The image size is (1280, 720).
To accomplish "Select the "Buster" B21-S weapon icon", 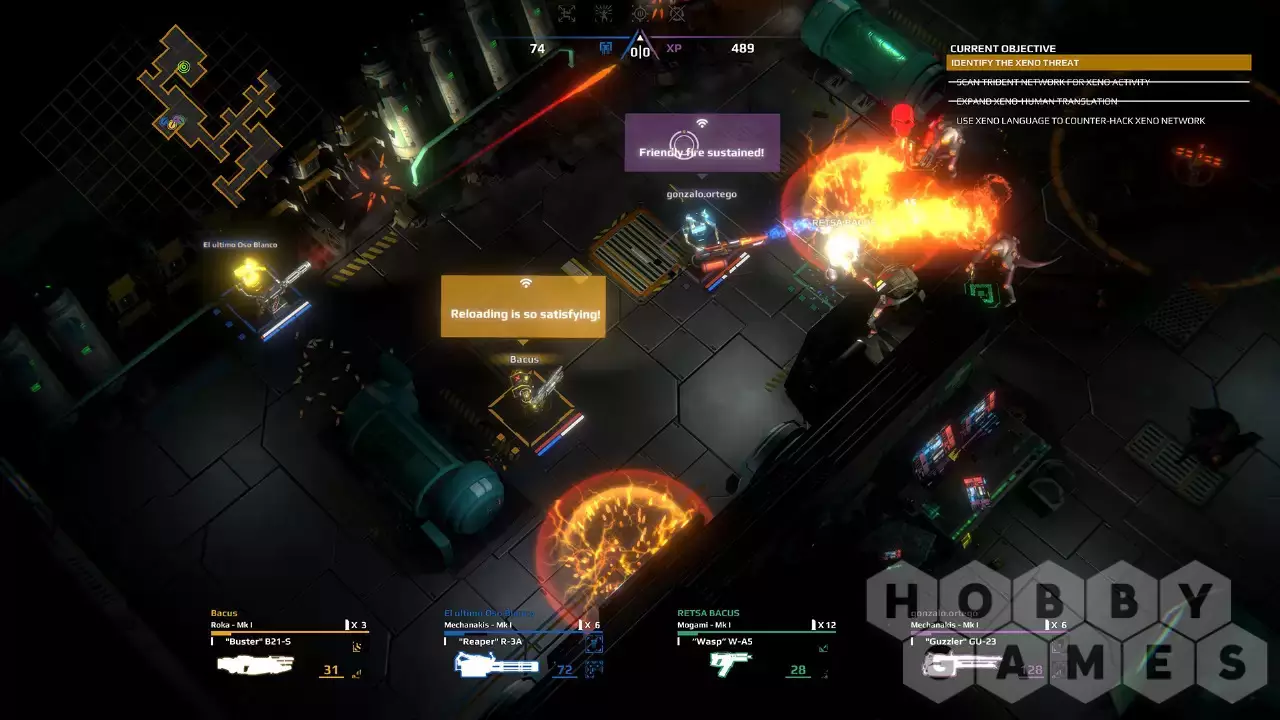I will [x=255, y=664].
